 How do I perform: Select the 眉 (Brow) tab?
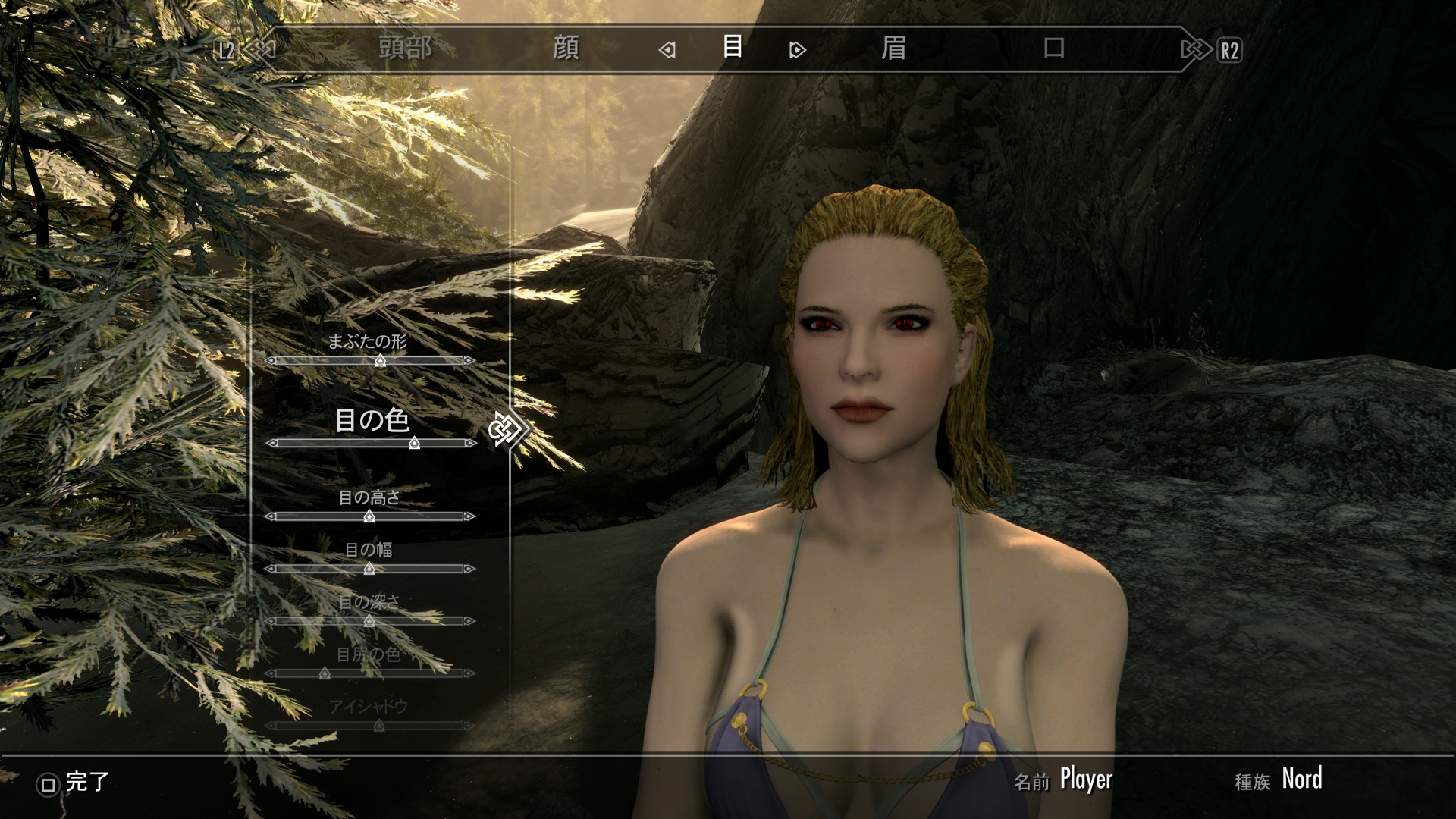click(x=893, y=49)
